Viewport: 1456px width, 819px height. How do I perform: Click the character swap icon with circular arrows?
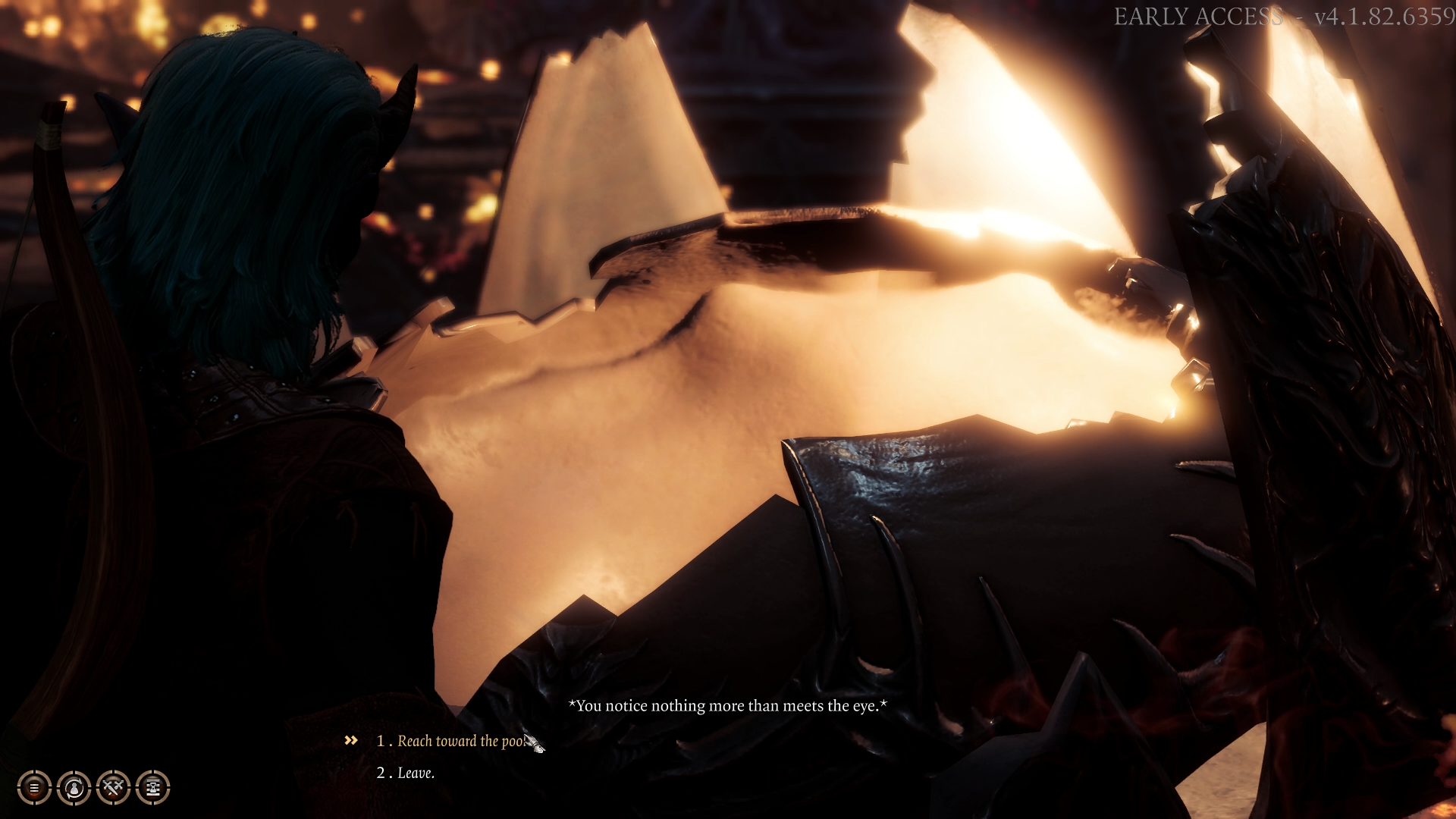(x=74, y=788)
